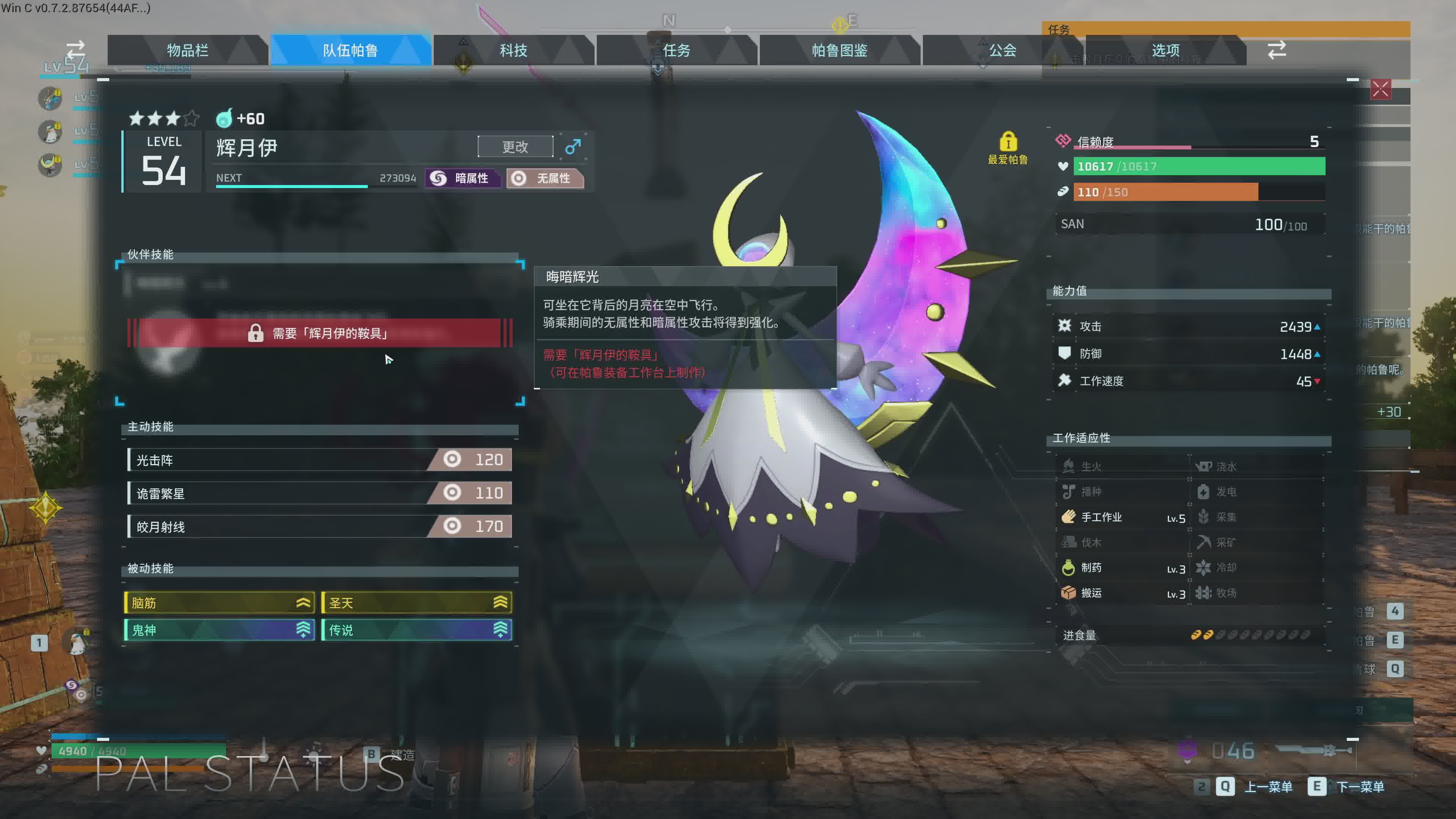The height and width of the screenshot is (819, 1456).
Task: Select the 队伍帕鲁 party tab
Action: click(x=350, y=50)
